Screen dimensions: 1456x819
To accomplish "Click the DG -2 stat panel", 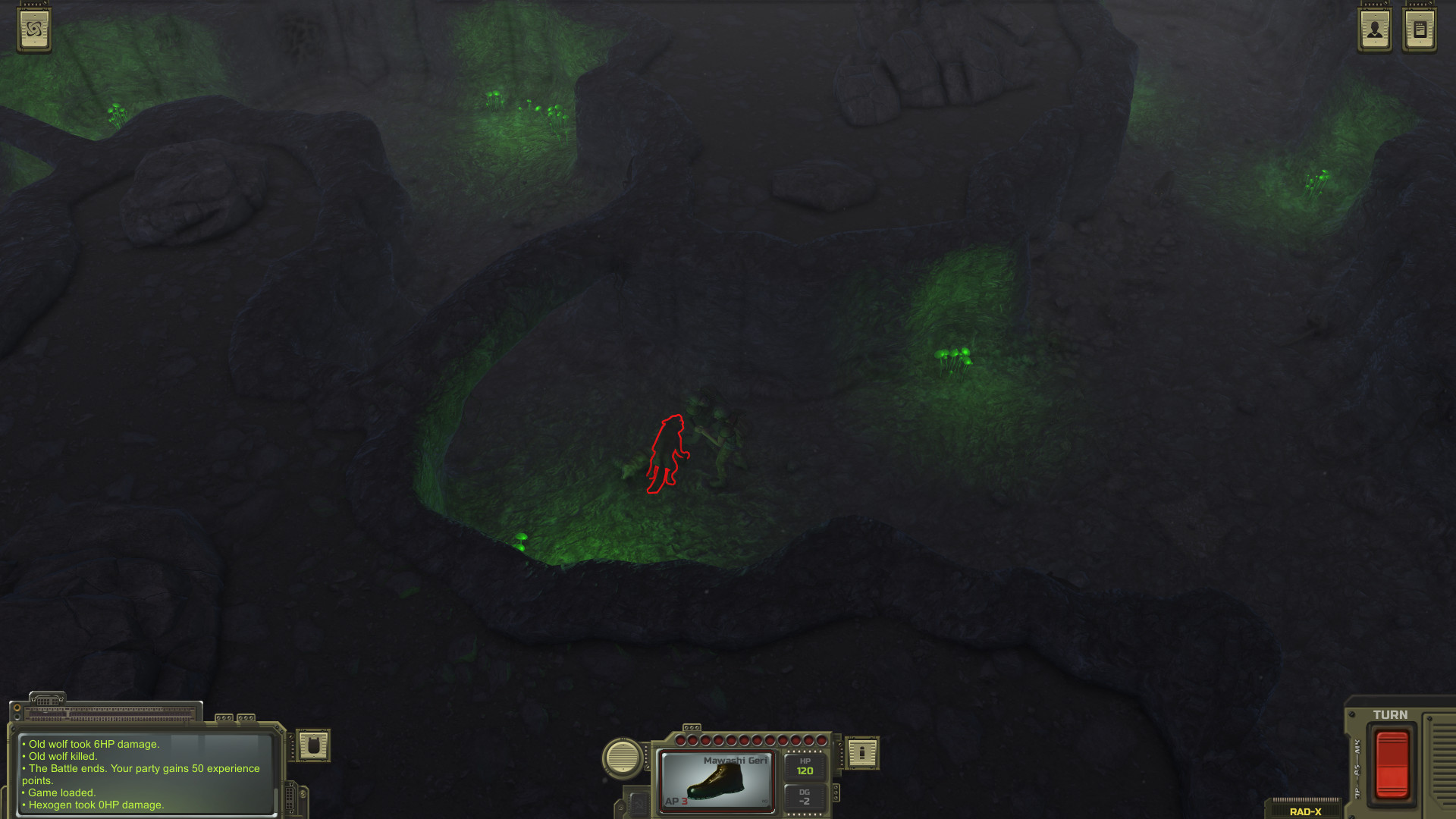I will (x=805, y=797).
